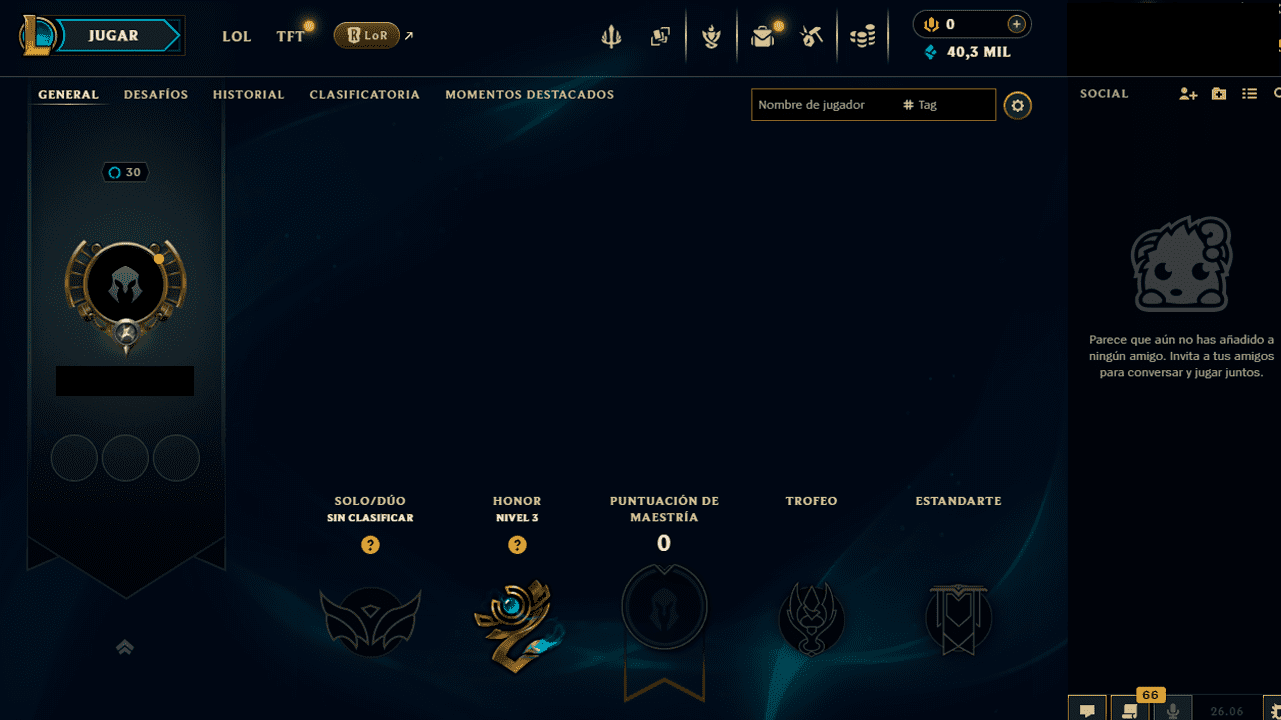This screenshot has width=1281, height=720.
Task: Toggle the chat messages panel
Action: (1089, 712)
